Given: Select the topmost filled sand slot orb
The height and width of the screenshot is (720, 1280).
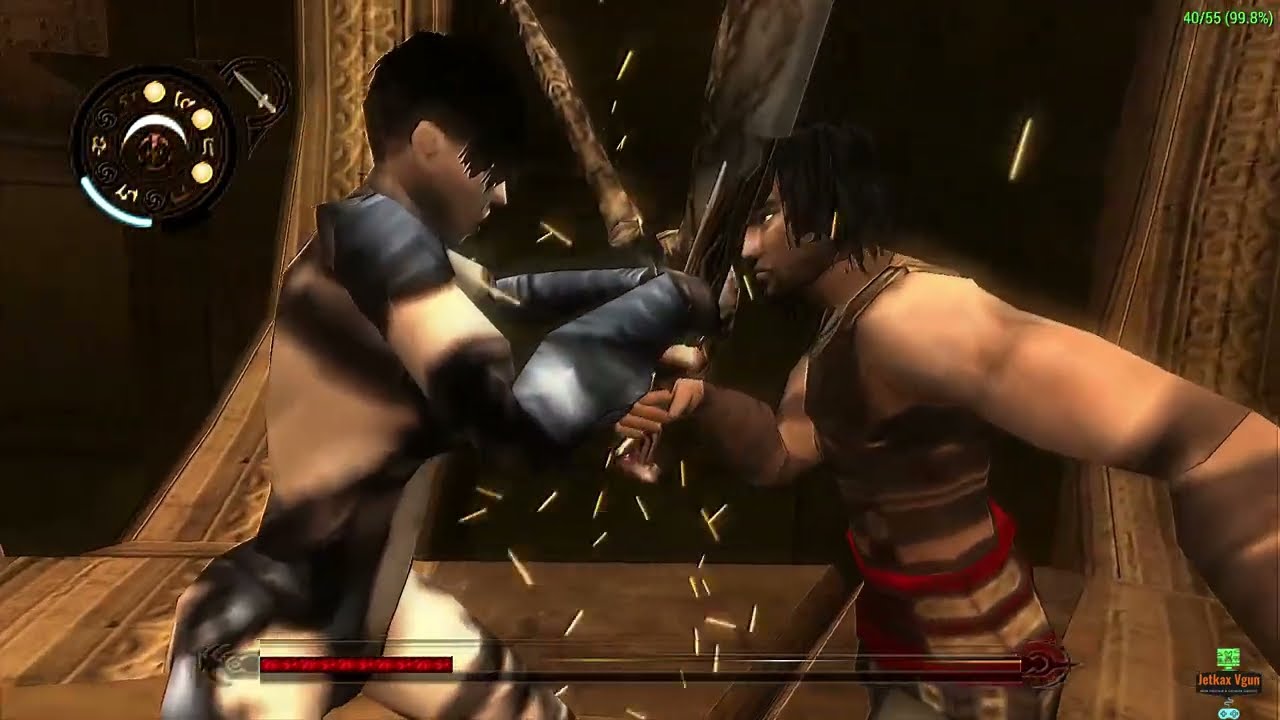Looking at the screenshot, I should click(x=154, y=93).
